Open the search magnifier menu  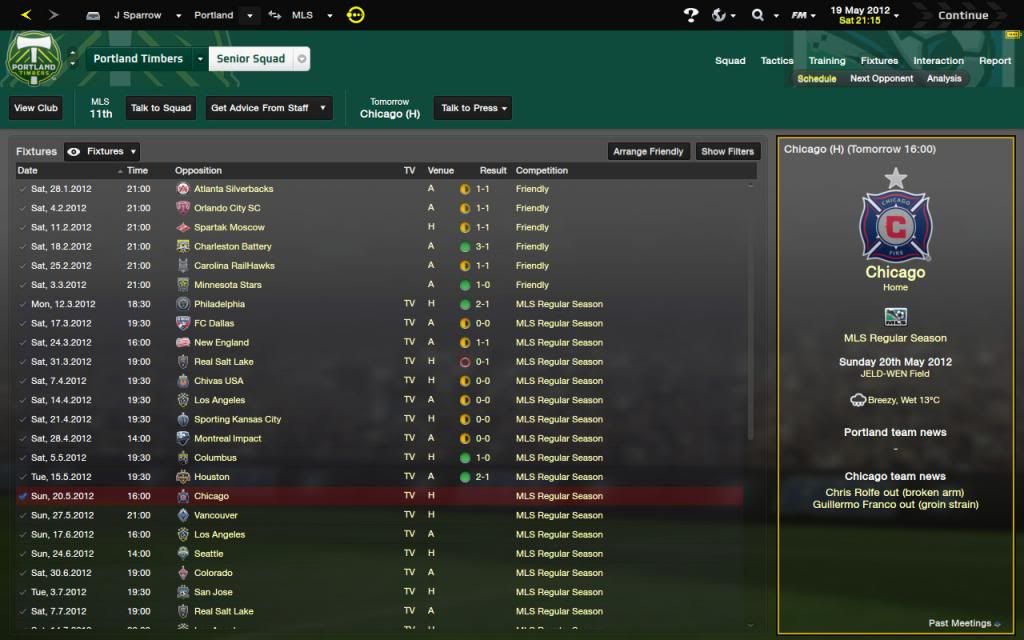(x=761, y=15)
